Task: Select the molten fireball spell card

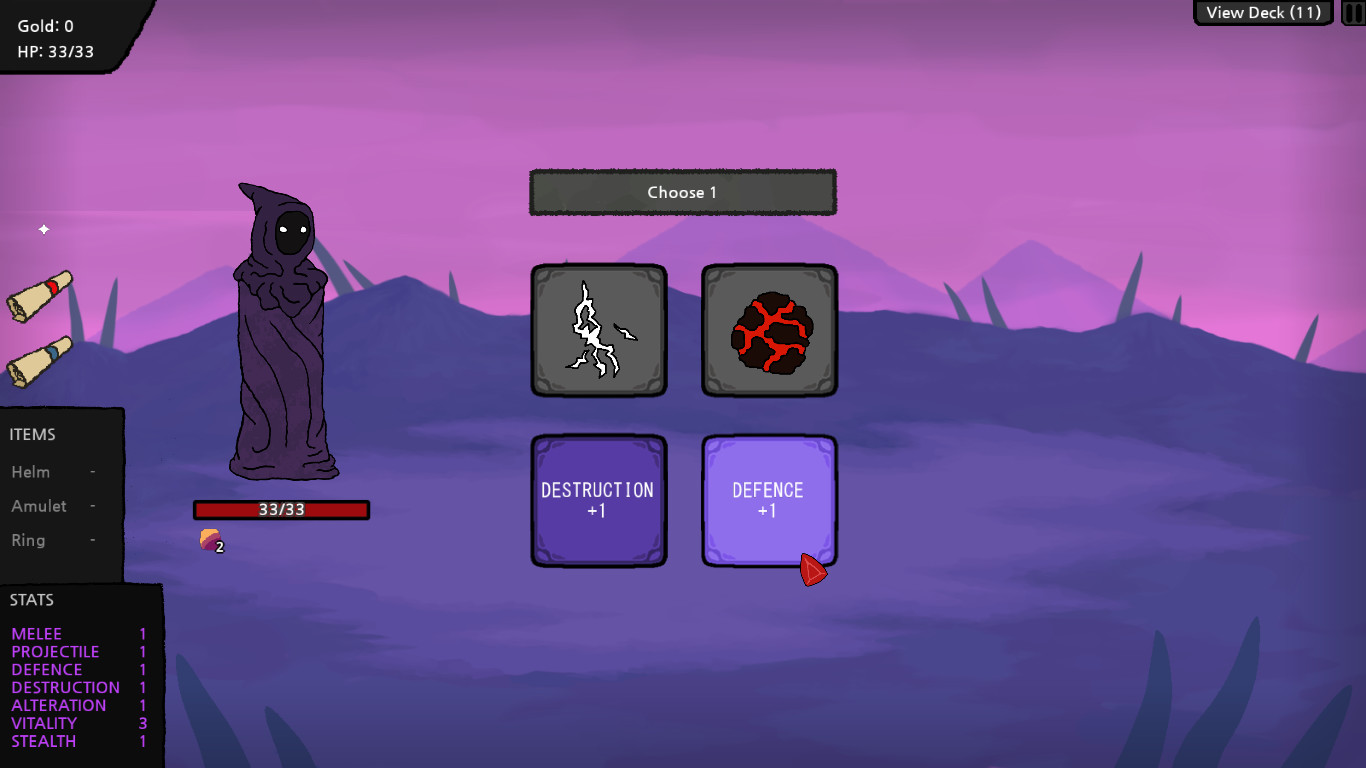Action: pyautogui.click(x=769, y=330)
